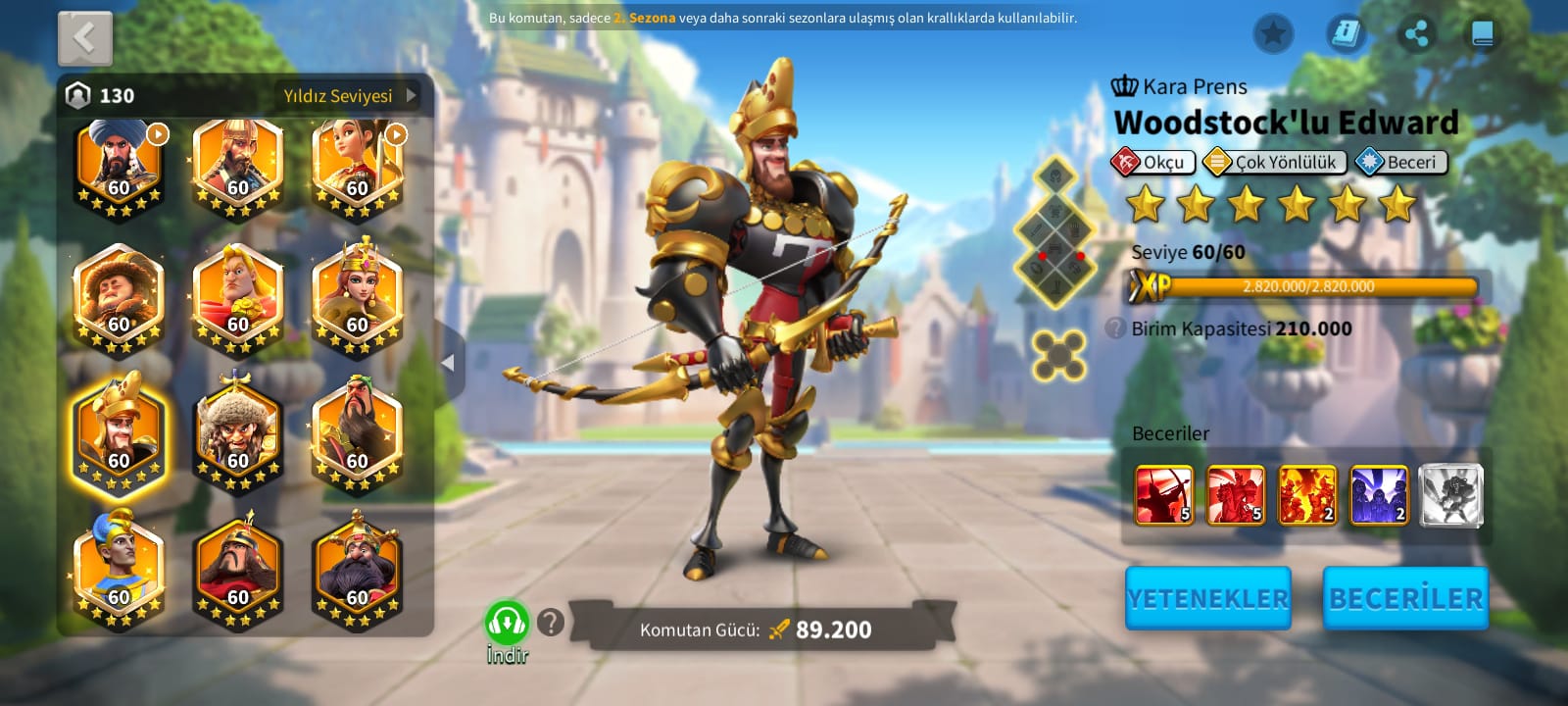Go back using the arrow button
This screenshot has width=1568, height=706.
click(85, 39)
